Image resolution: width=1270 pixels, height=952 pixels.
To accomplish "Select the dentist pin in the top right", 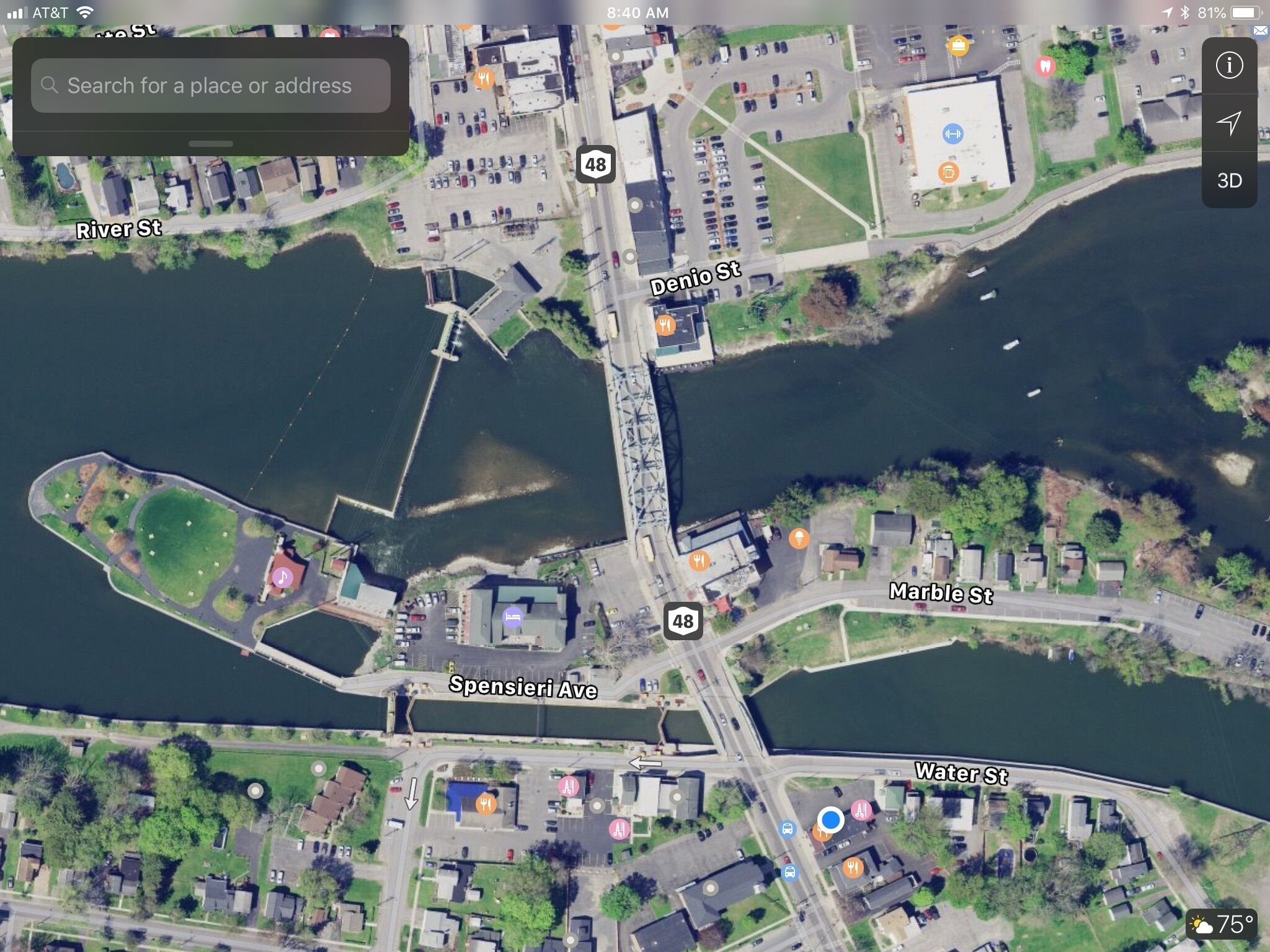I will pos(1044,64).
